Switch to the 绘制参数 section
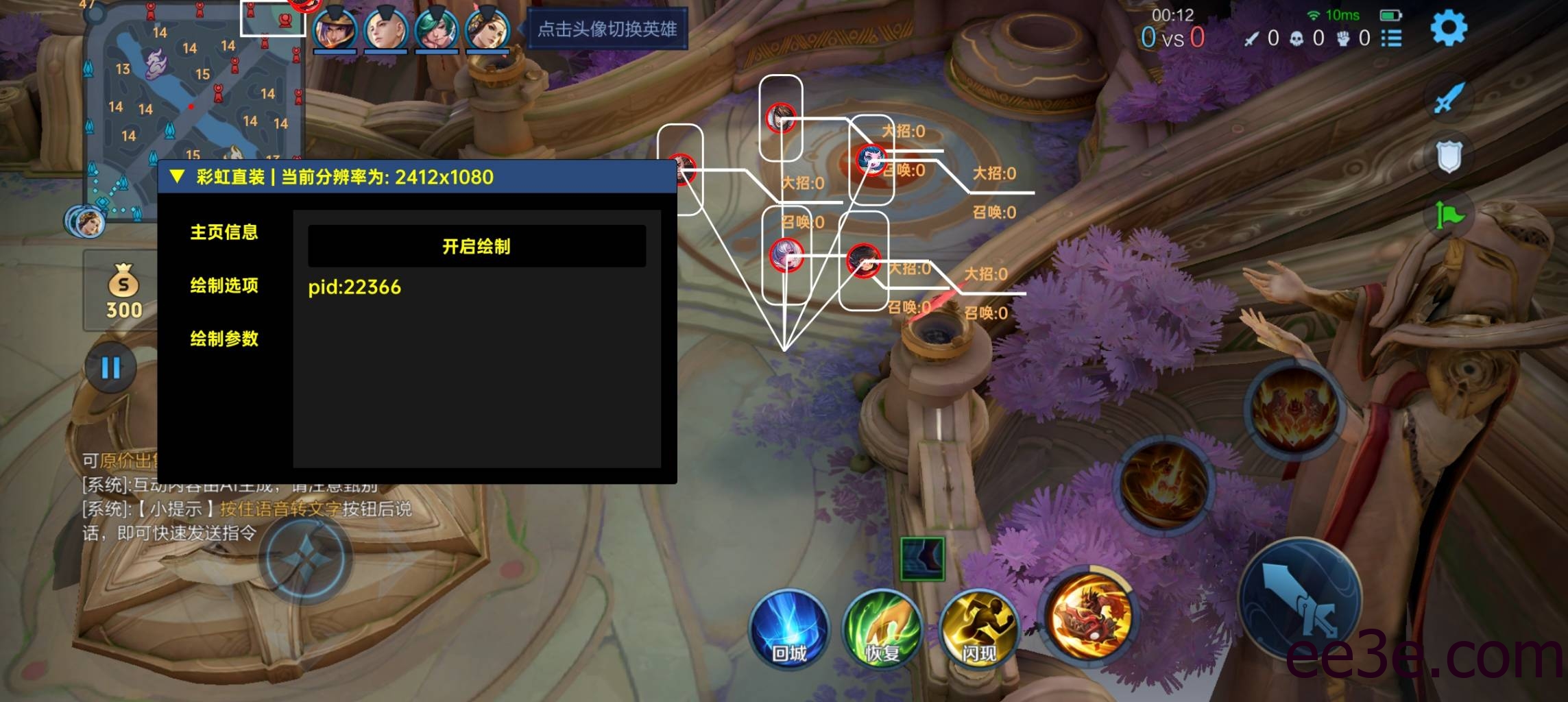1568x702 pixels. [x=225, y=339]
